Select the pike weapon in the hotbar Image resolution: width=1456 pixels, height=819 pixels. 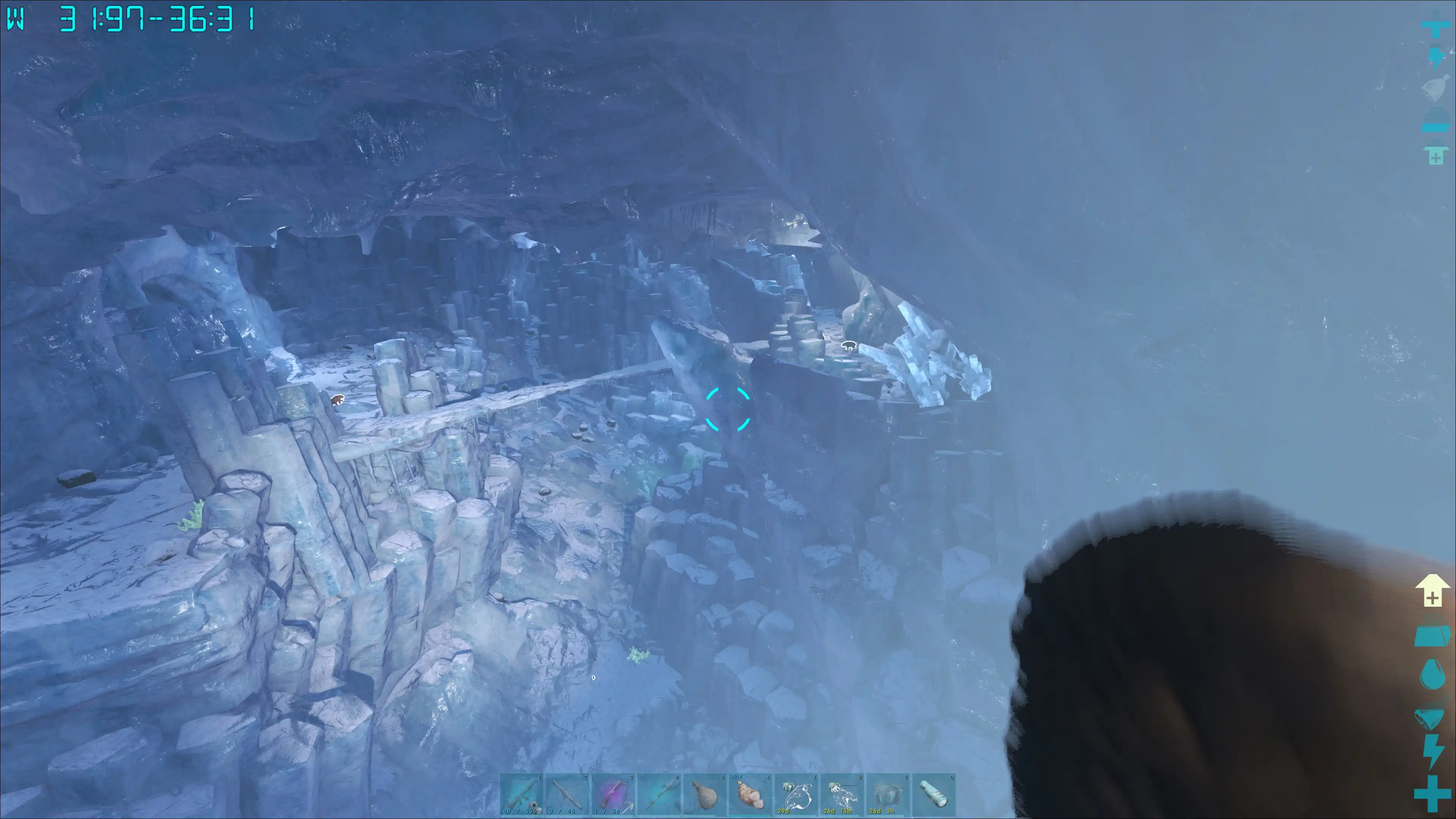click(659, 795)
